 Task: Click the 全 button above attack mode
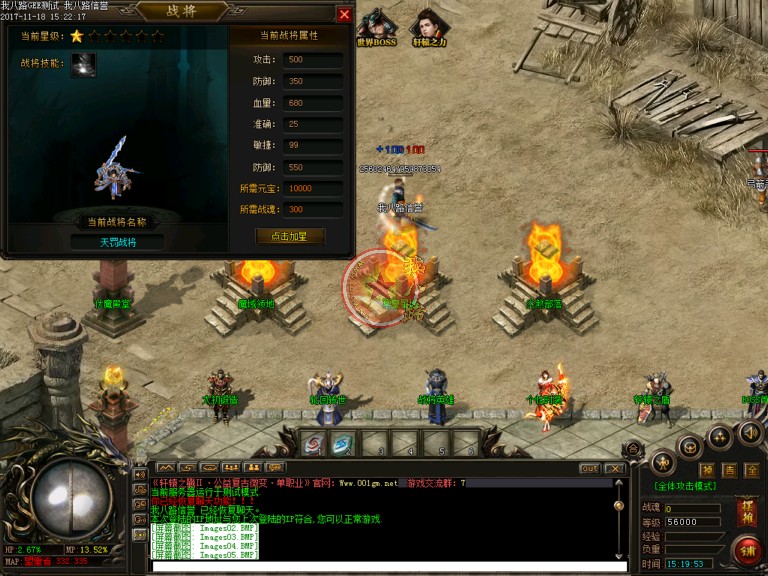coord(753,469)
